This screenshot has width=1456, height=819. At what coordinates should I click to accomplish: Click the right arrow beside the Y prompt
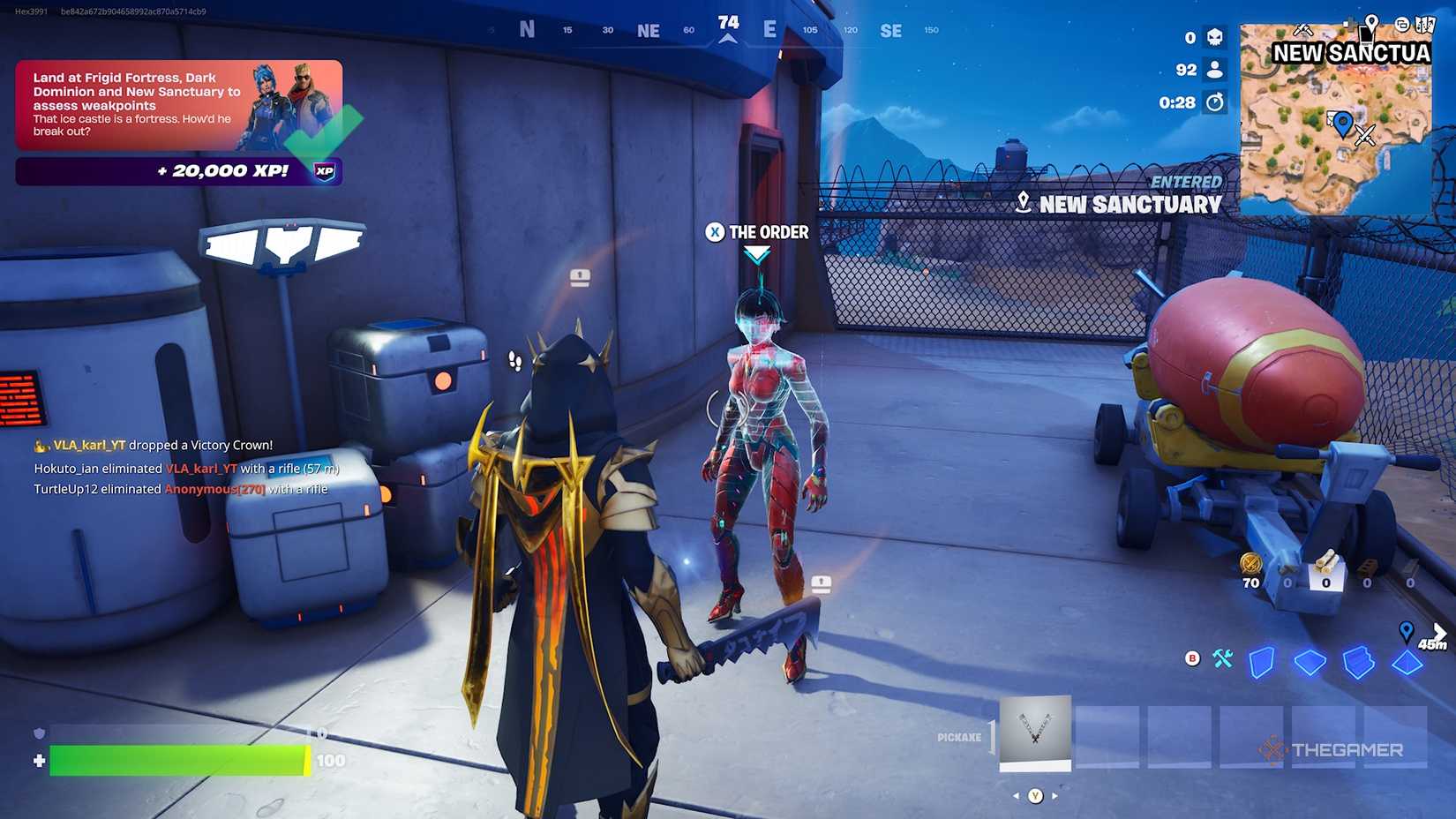1055,796
